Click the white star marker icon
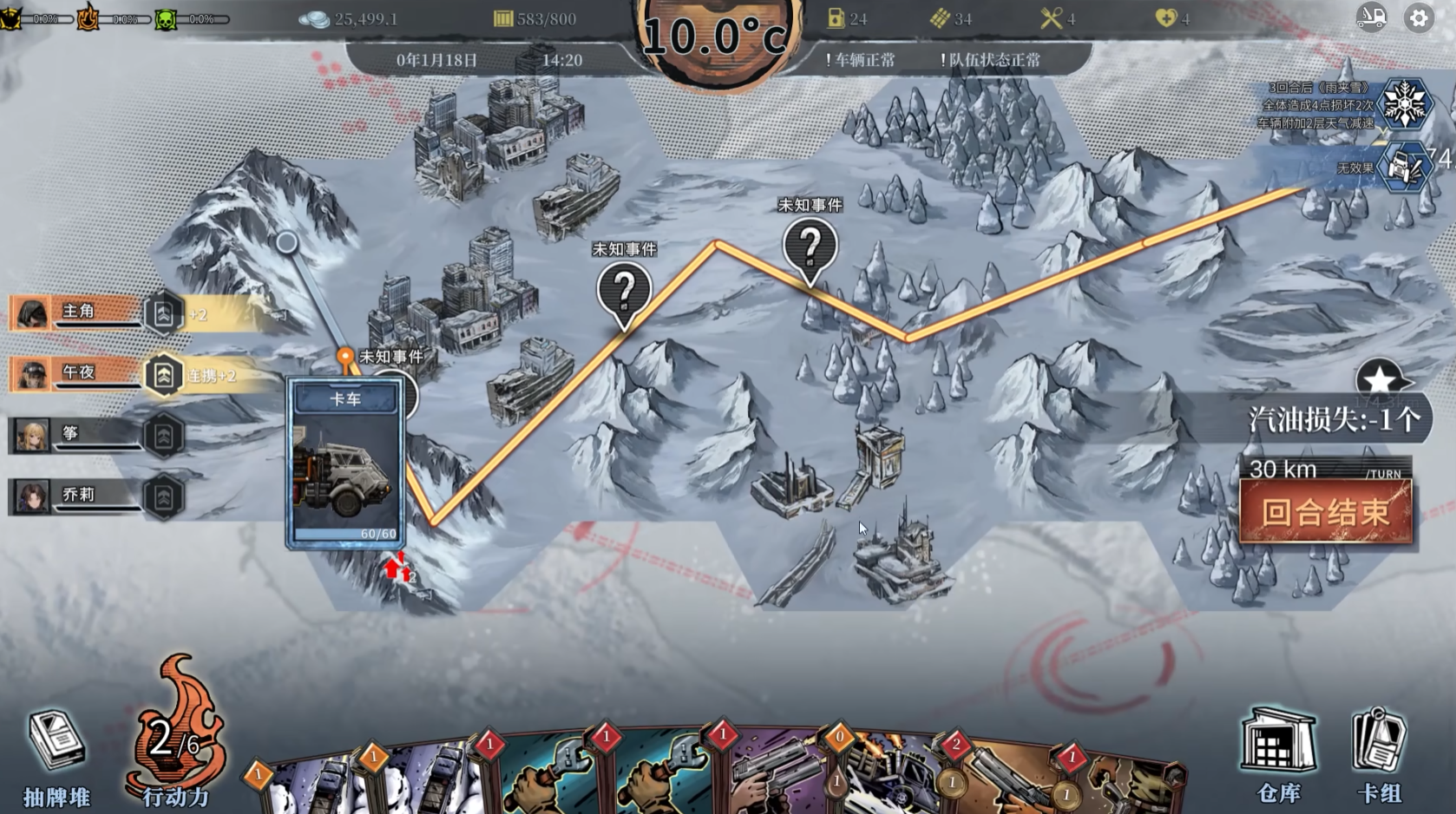The height and width of the screenshot is (814, 1456). (1378, 379)
